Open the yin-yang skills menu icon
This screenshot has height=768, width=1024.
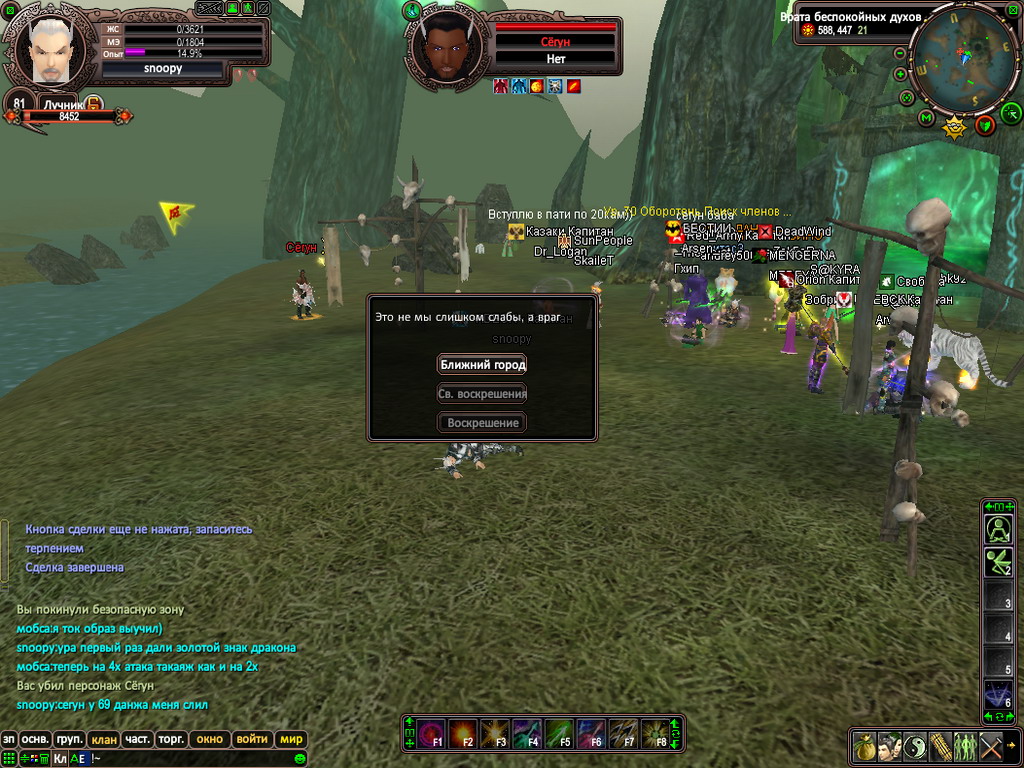click(x=915, y=747)
